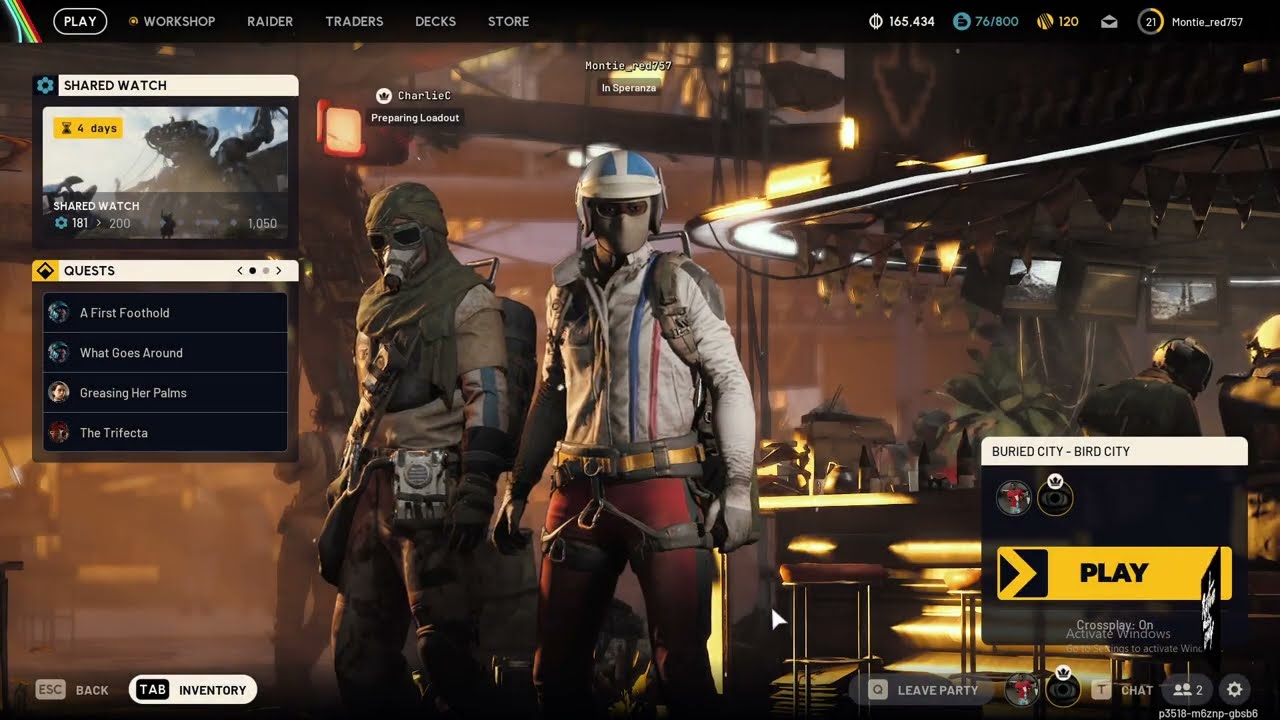Go to the Traders tab
1280x720 pixels.
354,21
